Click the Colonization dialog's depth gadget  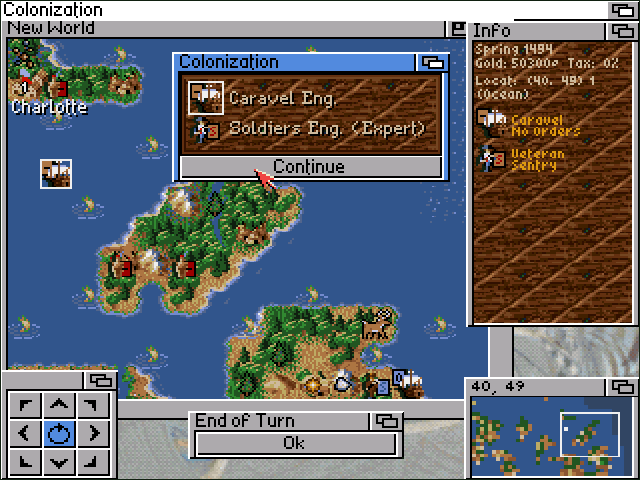tap(432, 63)
